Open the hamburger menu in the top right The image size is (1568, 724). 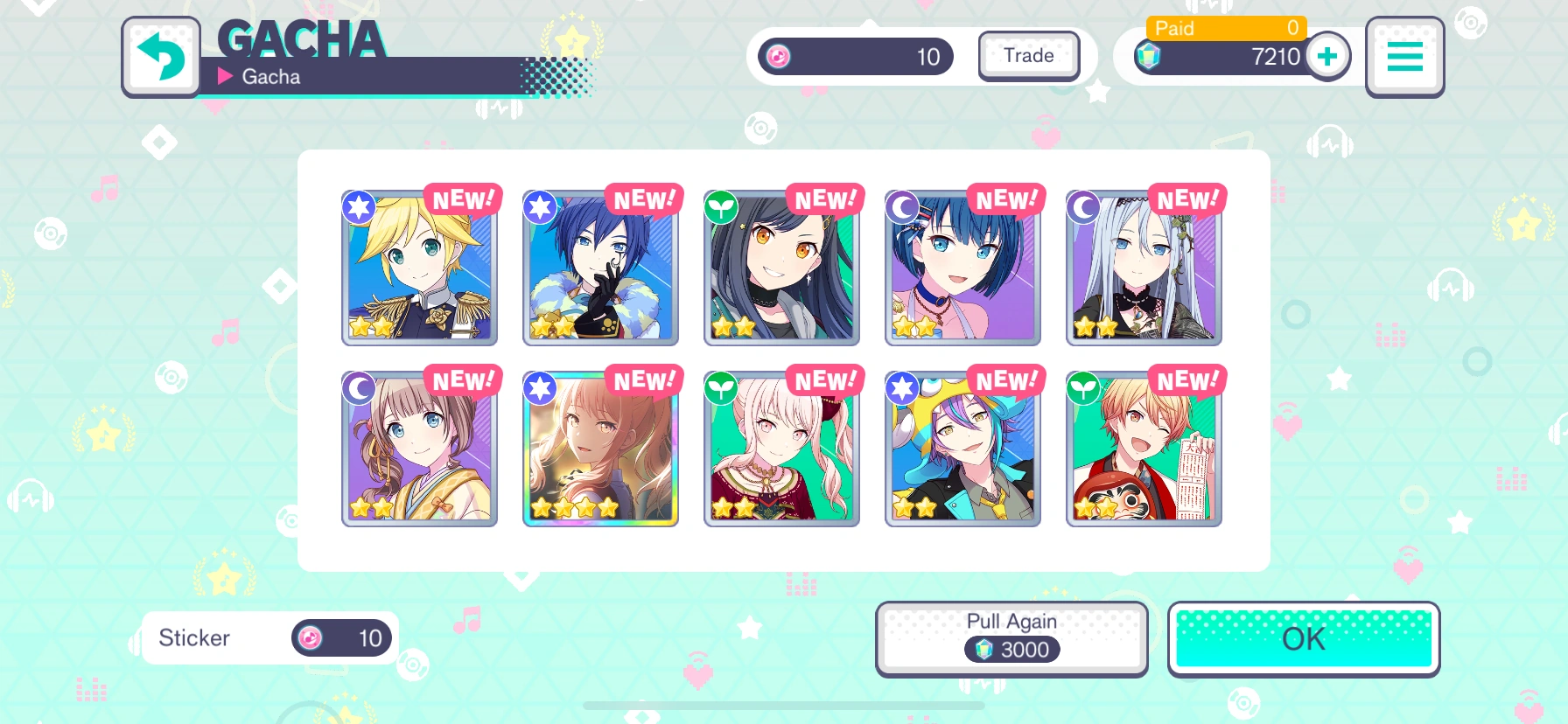point(1404,58)
